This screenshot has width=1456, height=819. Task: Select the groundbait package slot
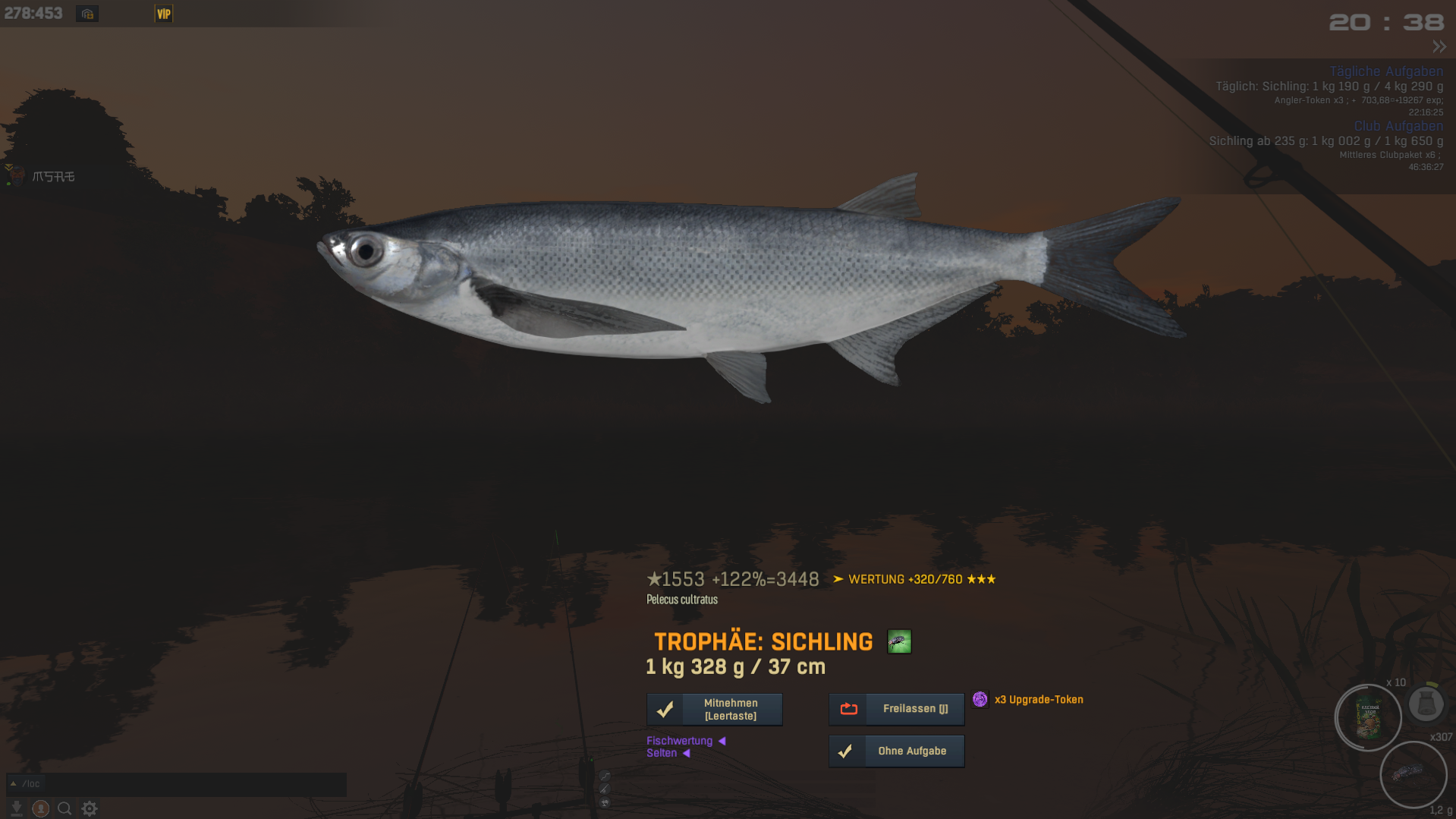coord(1368,718)
